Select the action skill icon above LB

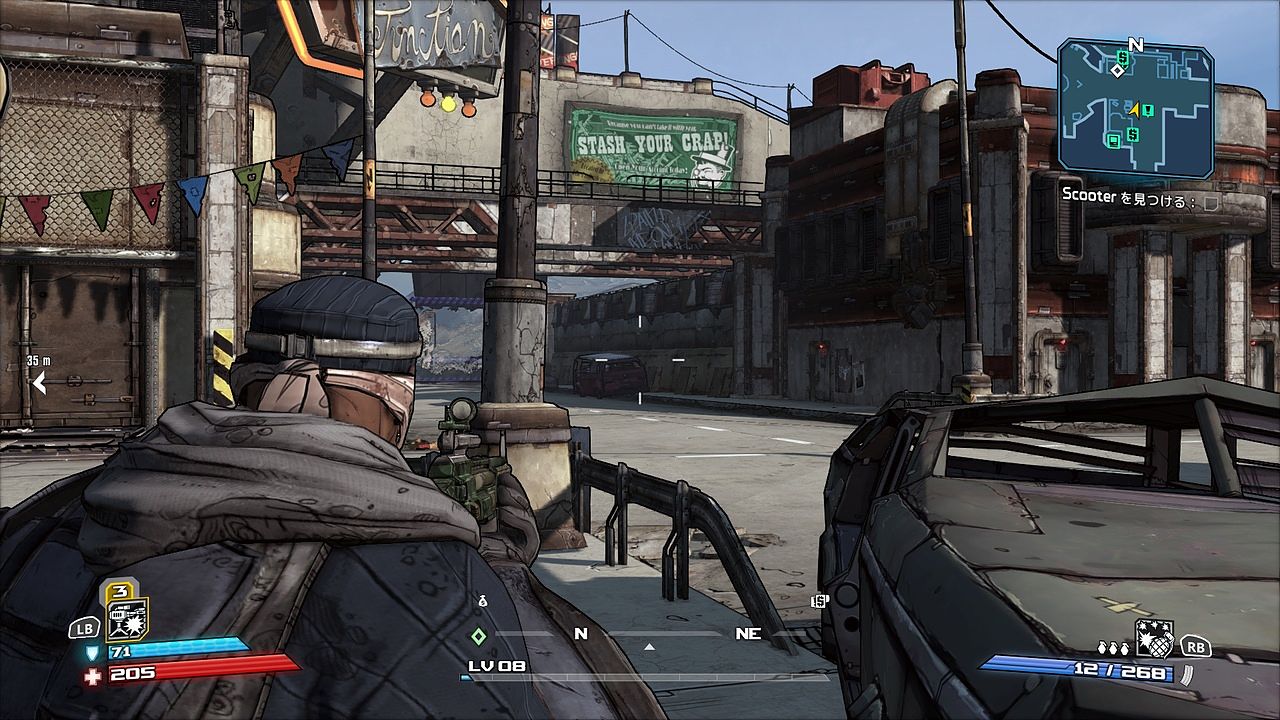tap(125, 618)
